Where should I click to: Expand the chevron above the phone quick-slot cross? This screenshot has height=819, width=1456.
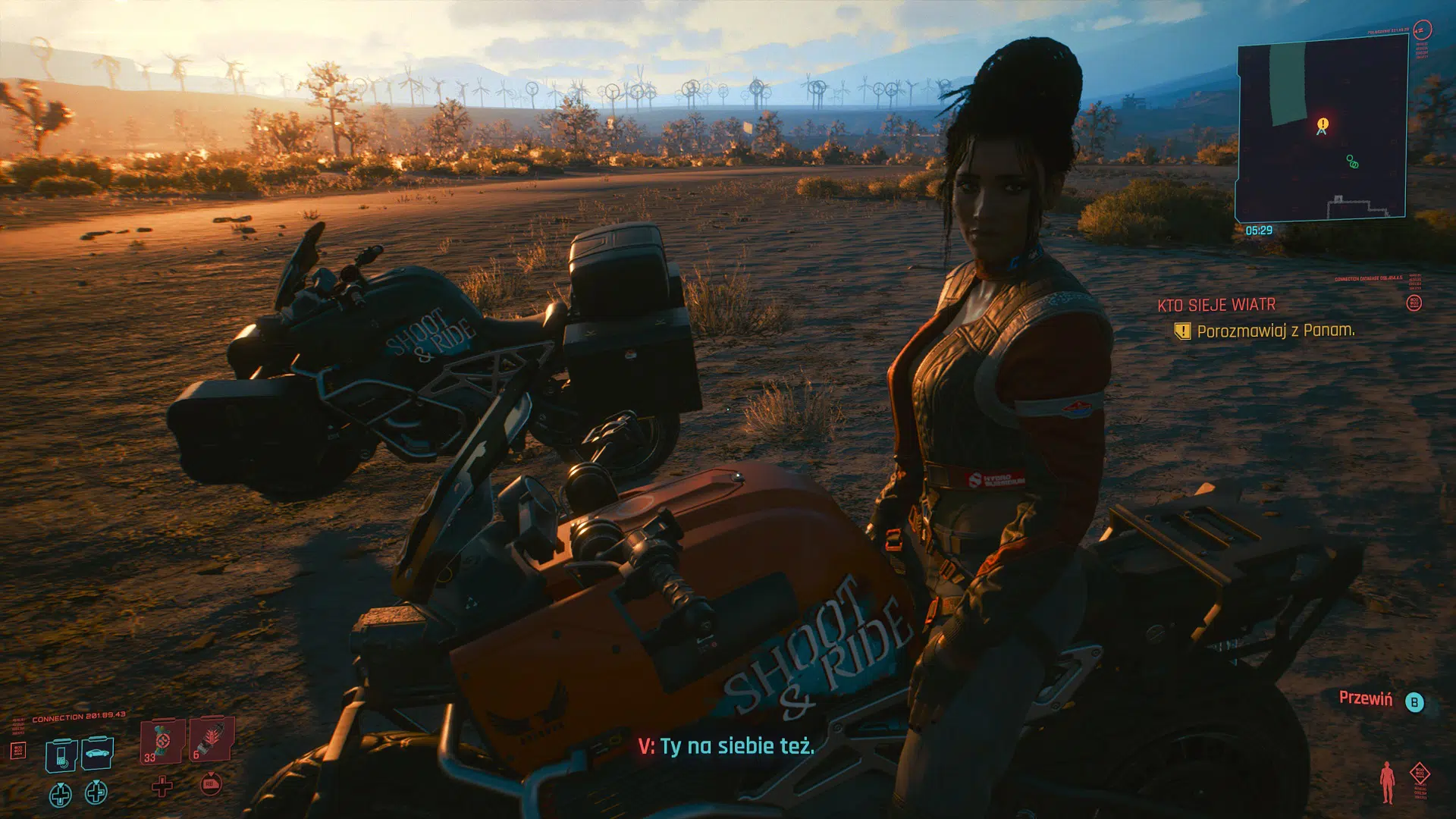(61, 786)
